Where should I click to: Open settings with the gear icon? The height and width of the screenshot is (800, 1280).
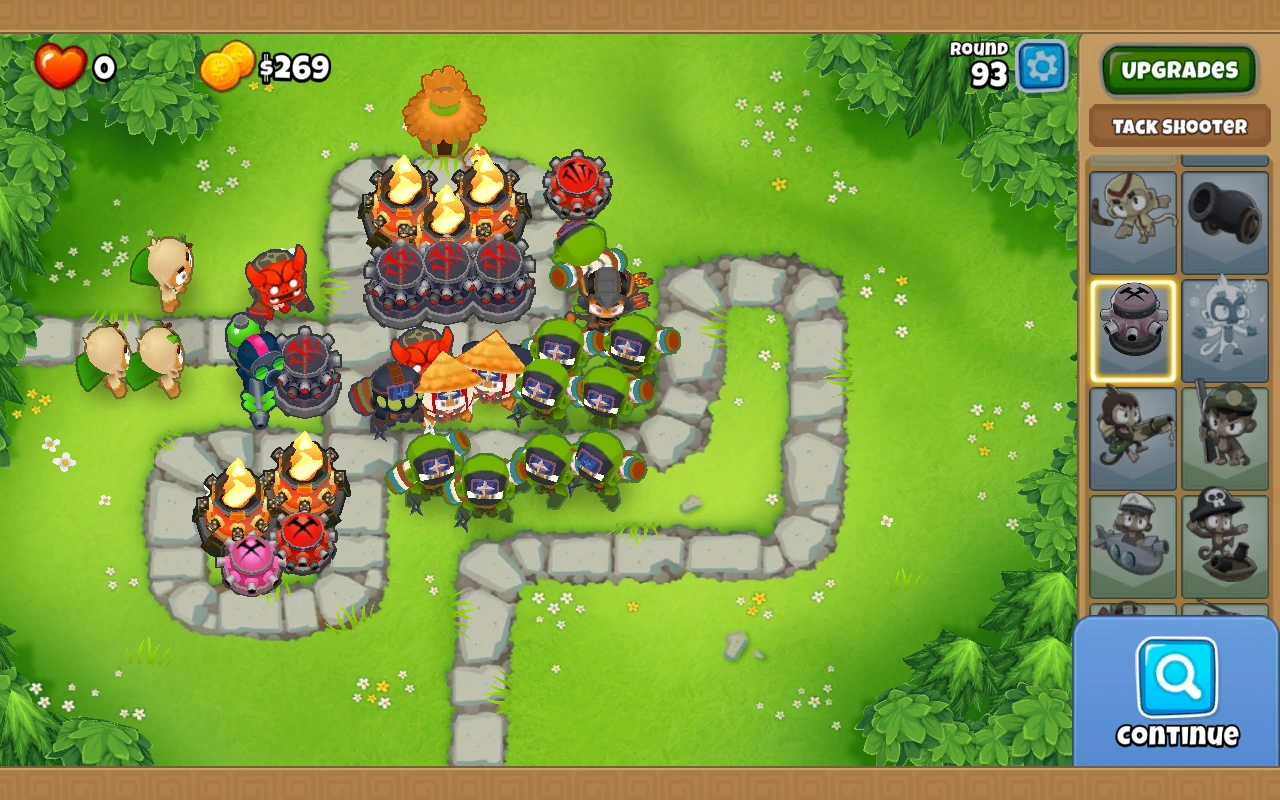coord(1040,63)
